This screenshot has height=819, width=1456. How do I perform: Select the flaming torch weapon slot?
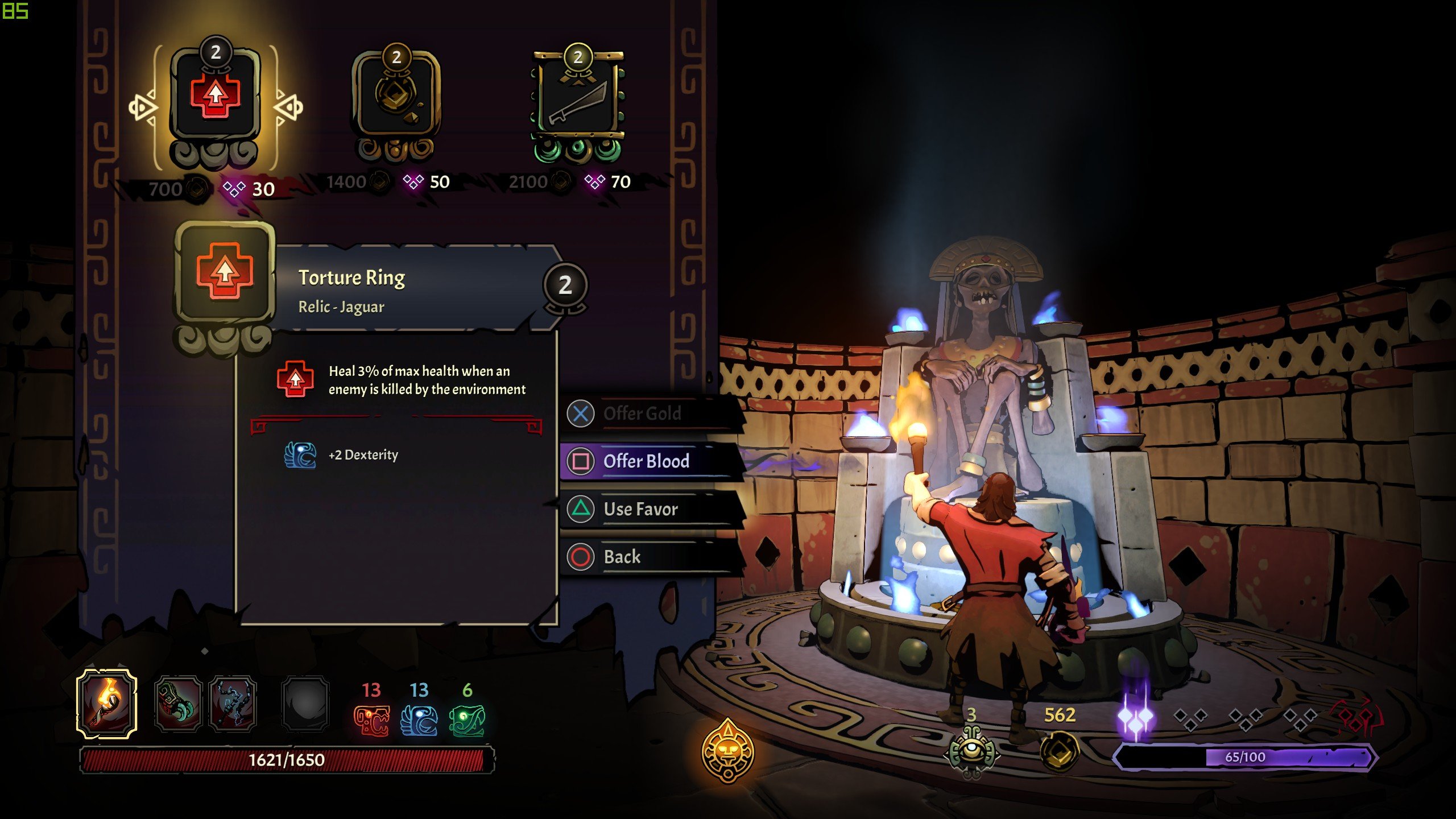pos(107,704)
